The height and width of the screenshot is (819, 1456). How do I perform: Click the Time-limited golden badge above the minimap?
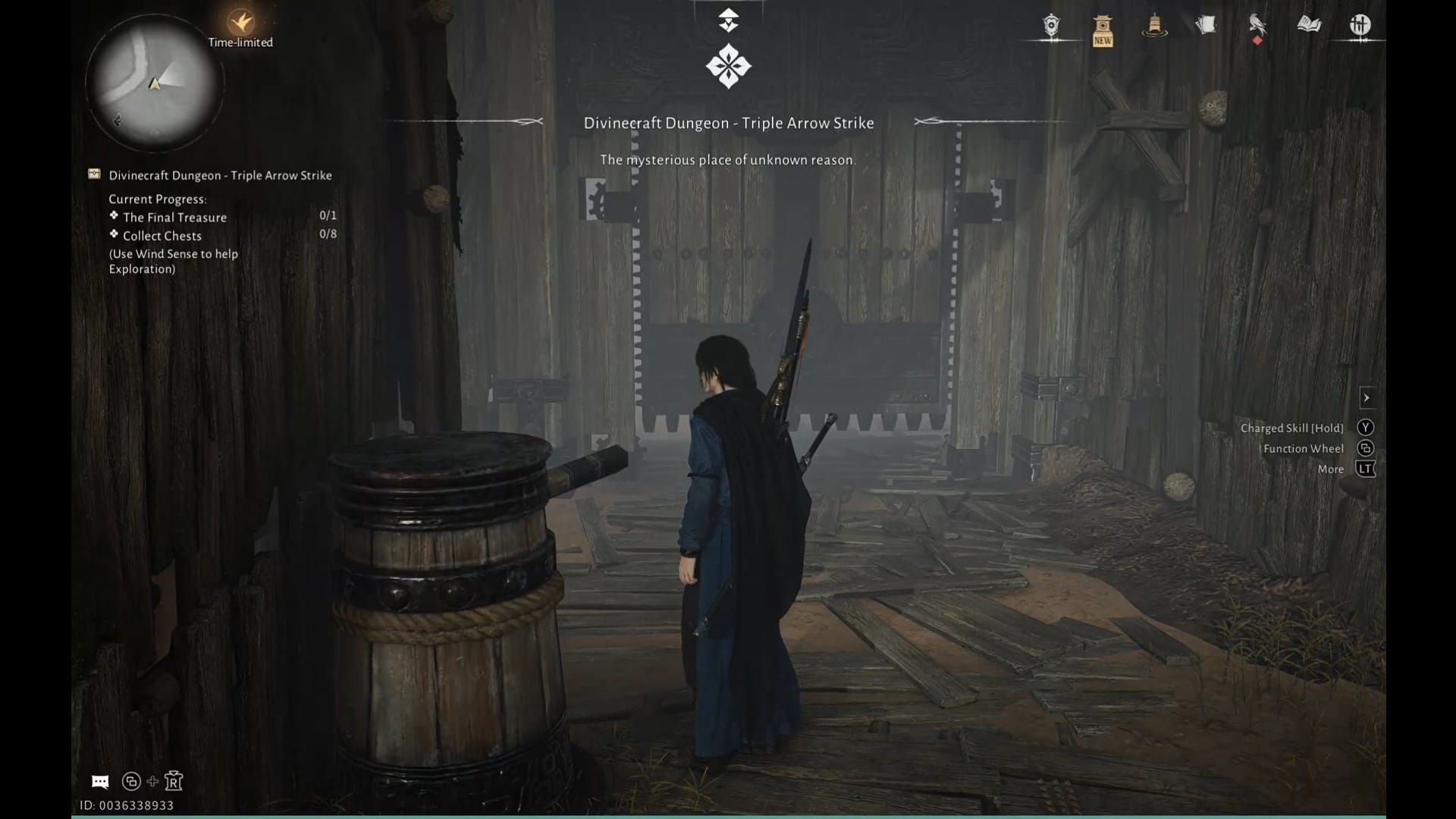tap(240, 23)
